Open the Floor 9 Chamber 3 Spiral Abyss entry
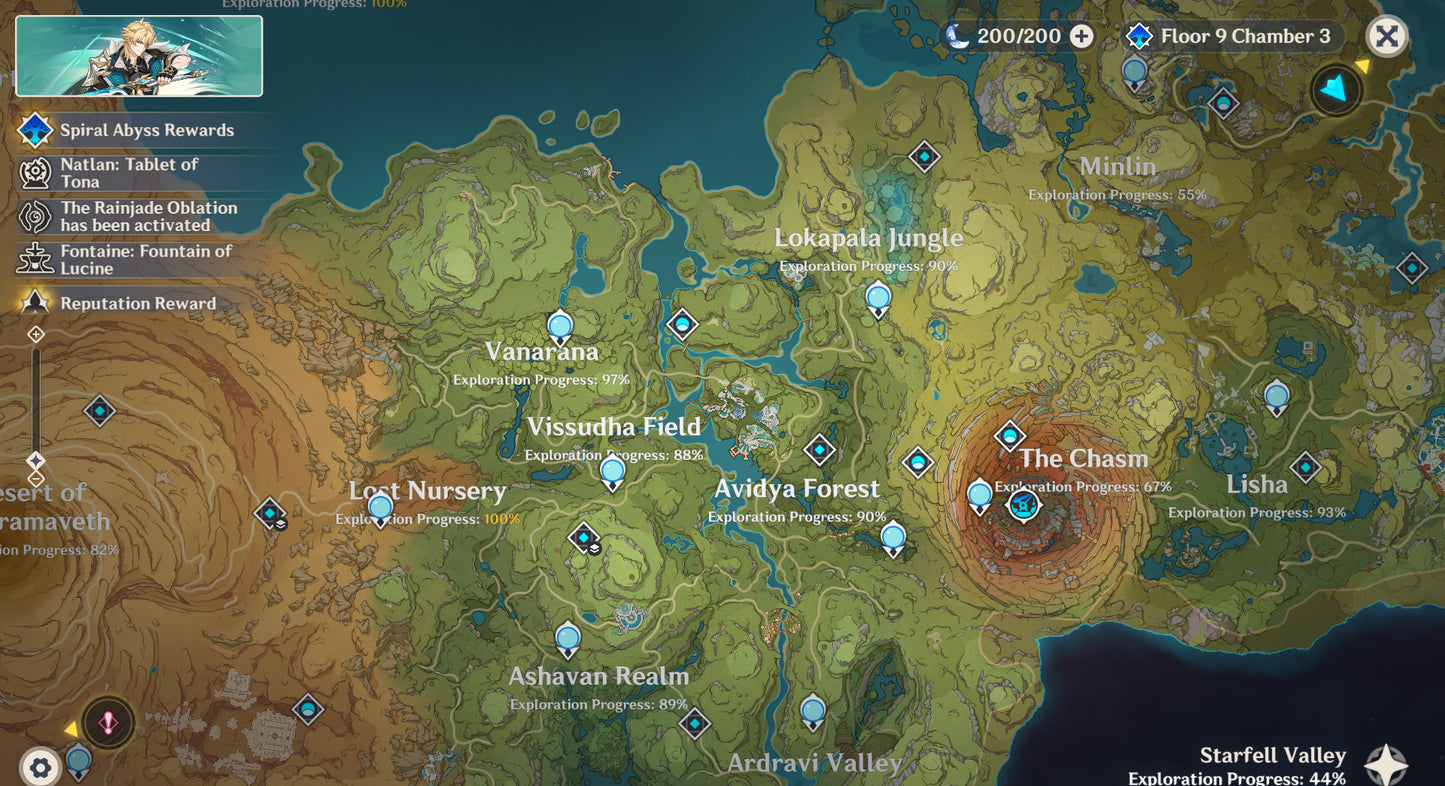Viewport: 1445px width, 786px height. click(1232, 37)
